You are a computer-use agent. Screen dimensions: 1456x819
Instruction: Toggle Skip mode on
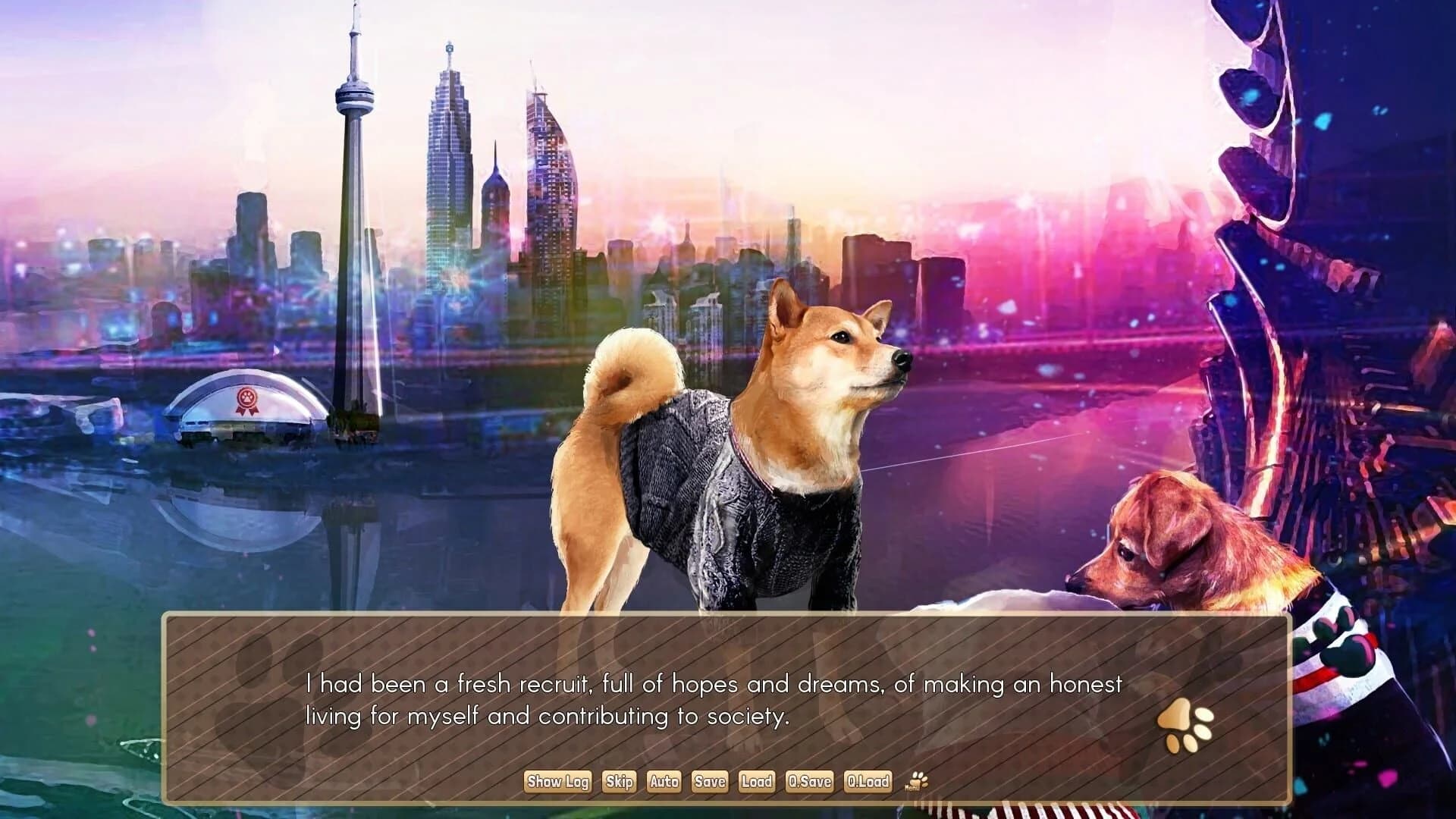pos(620,781)
